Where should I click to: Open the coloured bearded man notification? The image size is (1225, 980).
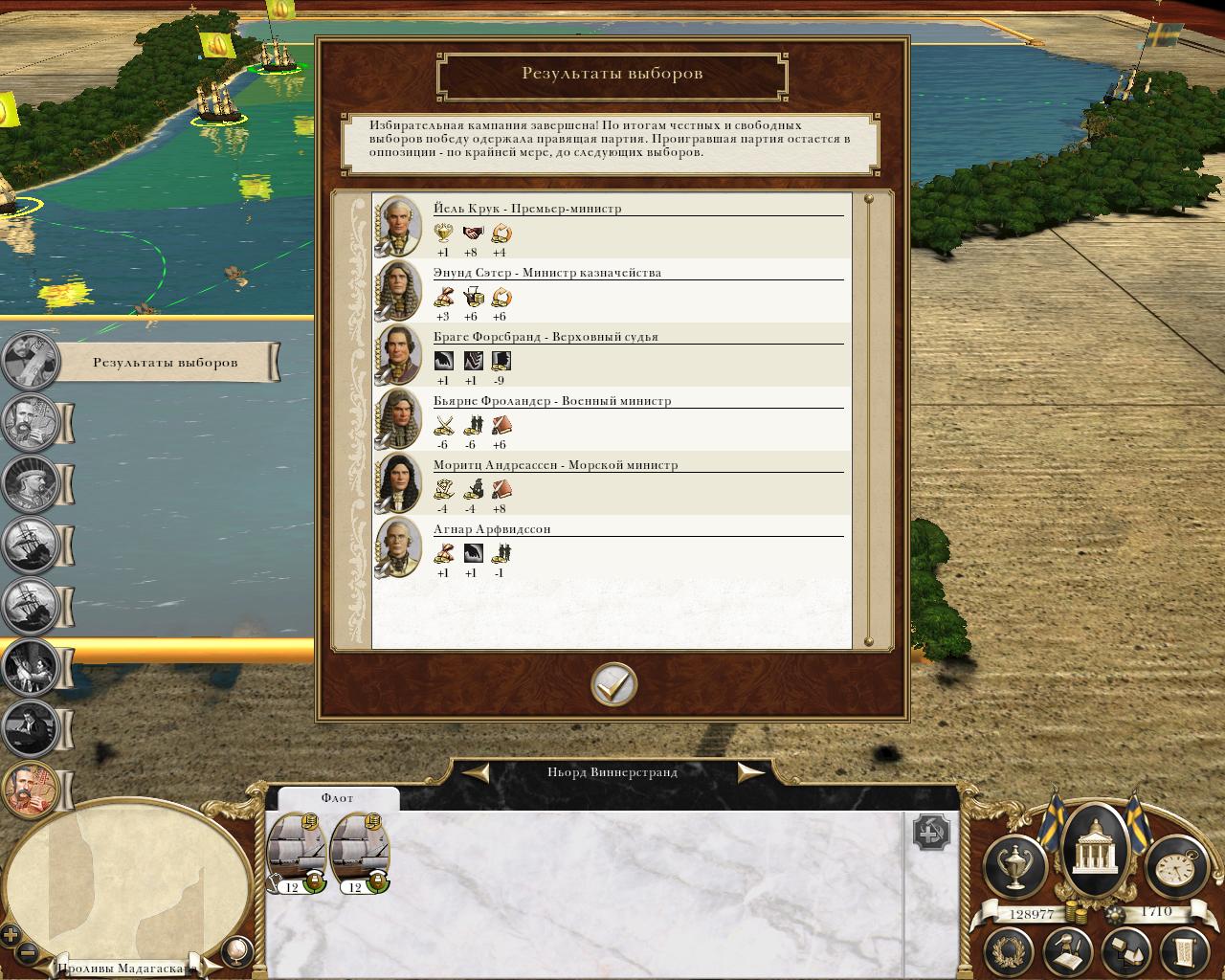31,790
